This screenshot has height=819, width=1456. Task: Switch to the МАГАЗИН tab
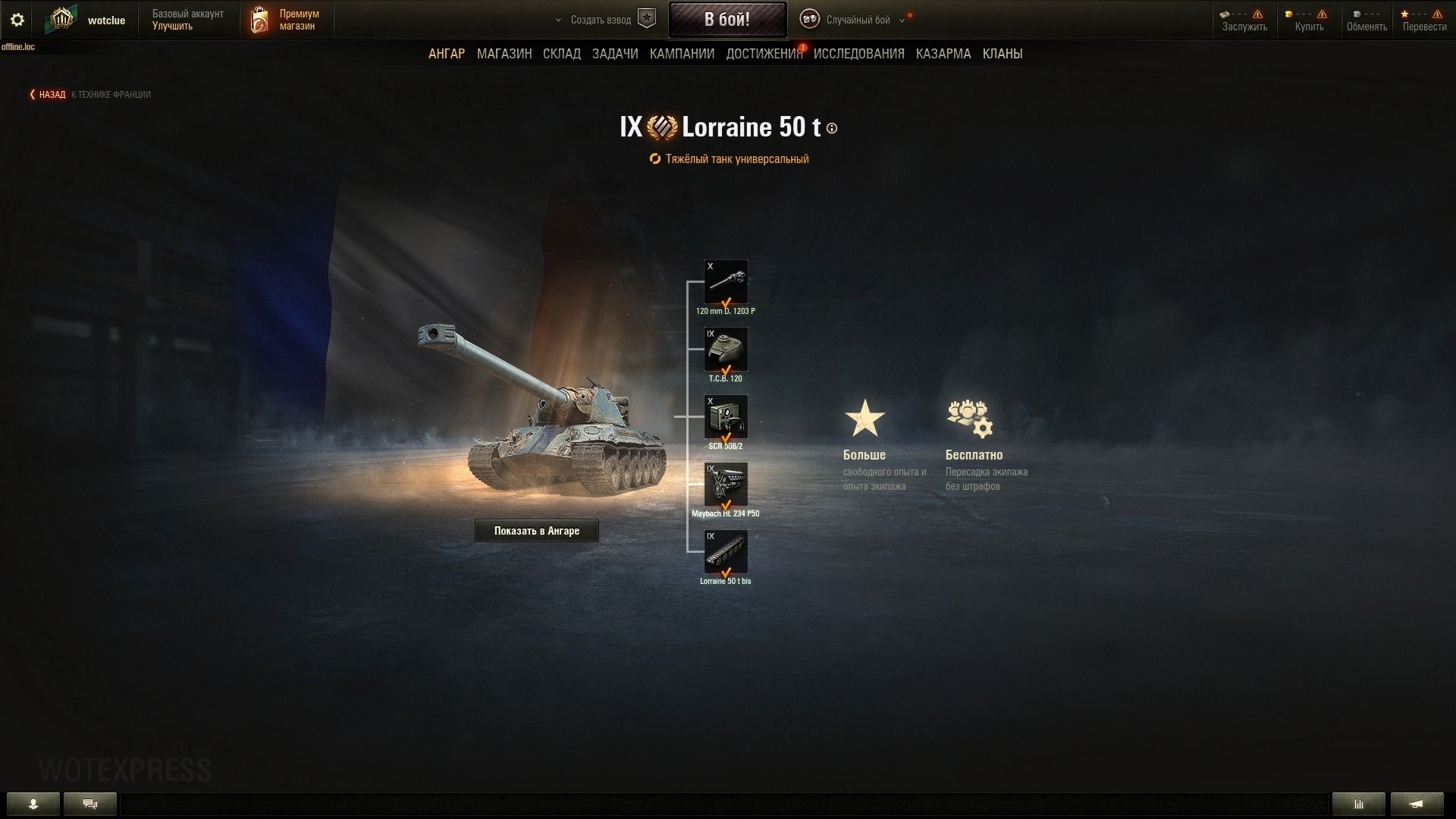pos(504,54)
